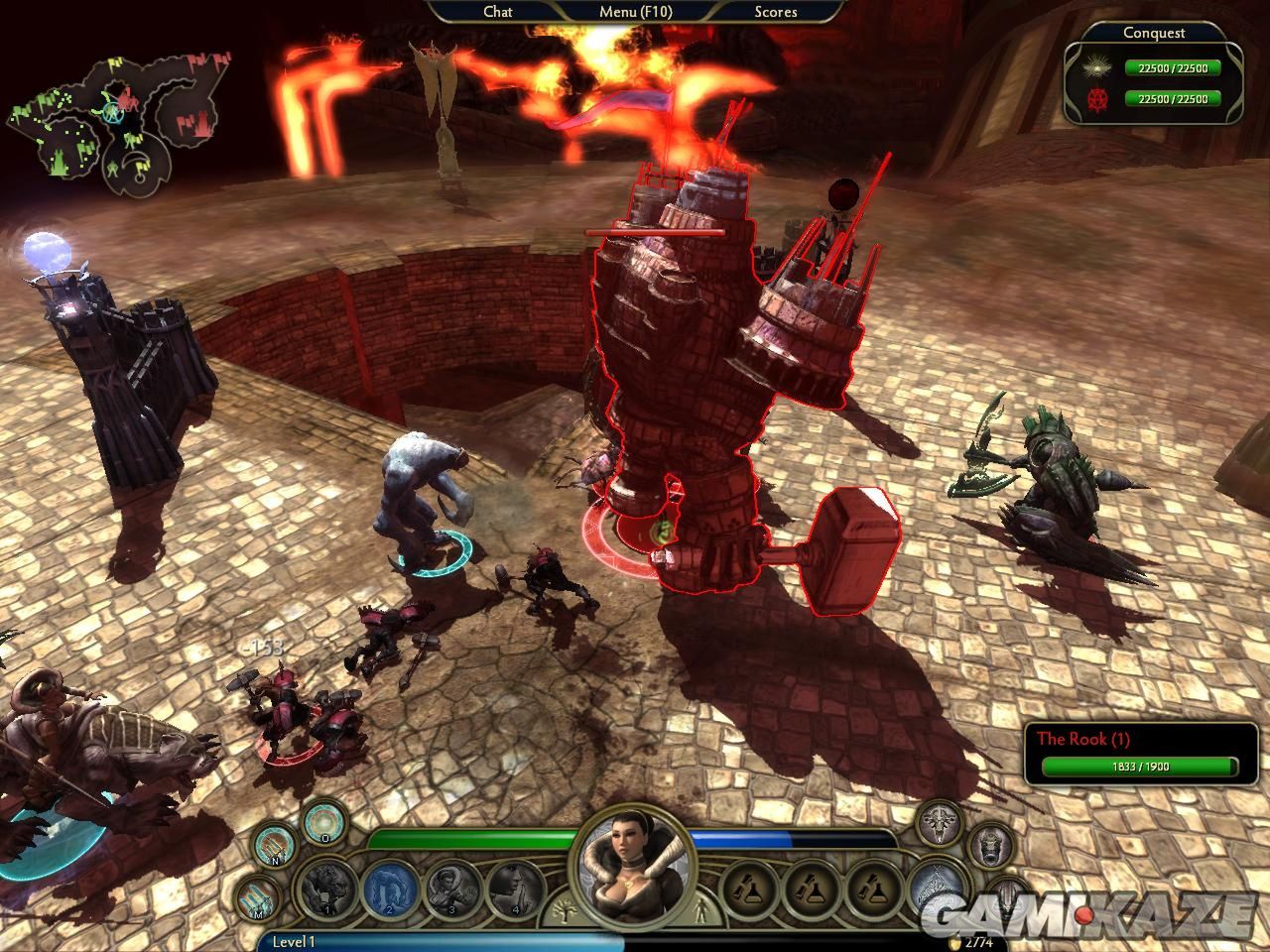Trigger the ability in slot 3
This screenshot has height=952, width=1270.
point(452,889)
